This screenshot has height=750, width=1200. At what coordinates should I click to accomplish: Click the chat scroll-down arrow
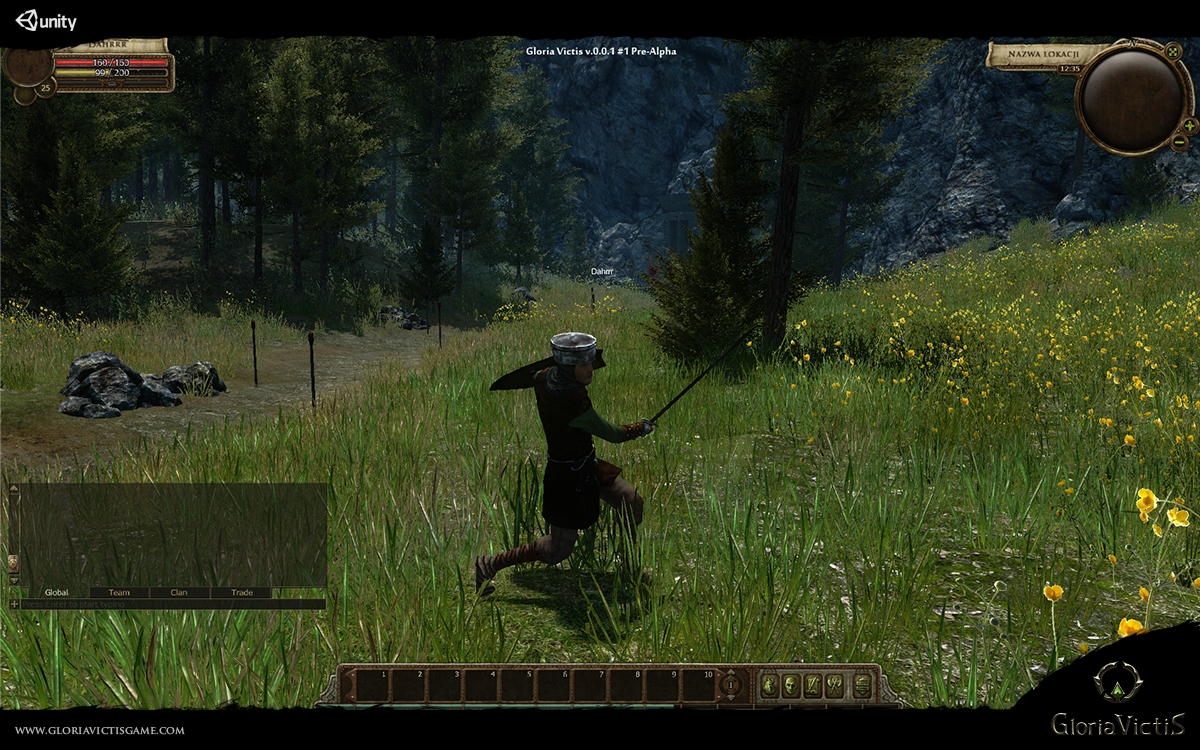(14, 580)
